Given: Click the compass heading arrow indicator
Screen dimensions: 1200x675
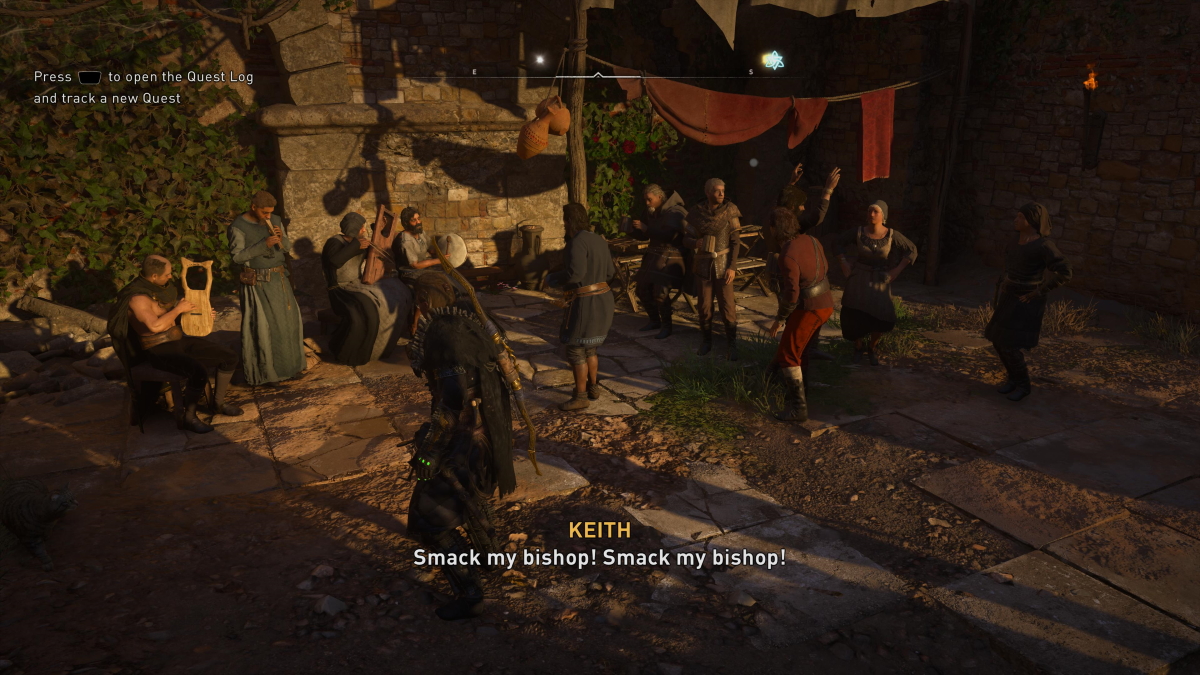Looking at the screenshot, I should (x=598, y=75).
